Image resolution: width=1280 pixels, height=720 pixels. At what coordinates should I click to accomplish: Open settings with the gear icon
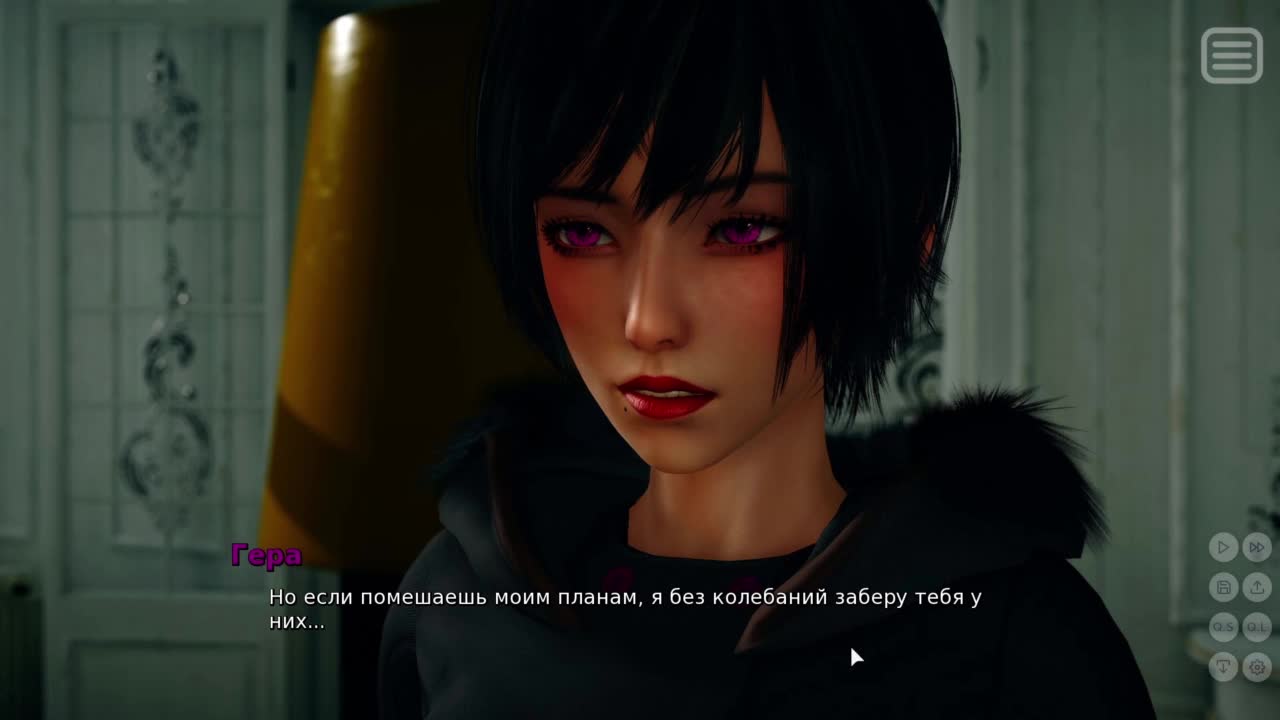[1257, 667]
